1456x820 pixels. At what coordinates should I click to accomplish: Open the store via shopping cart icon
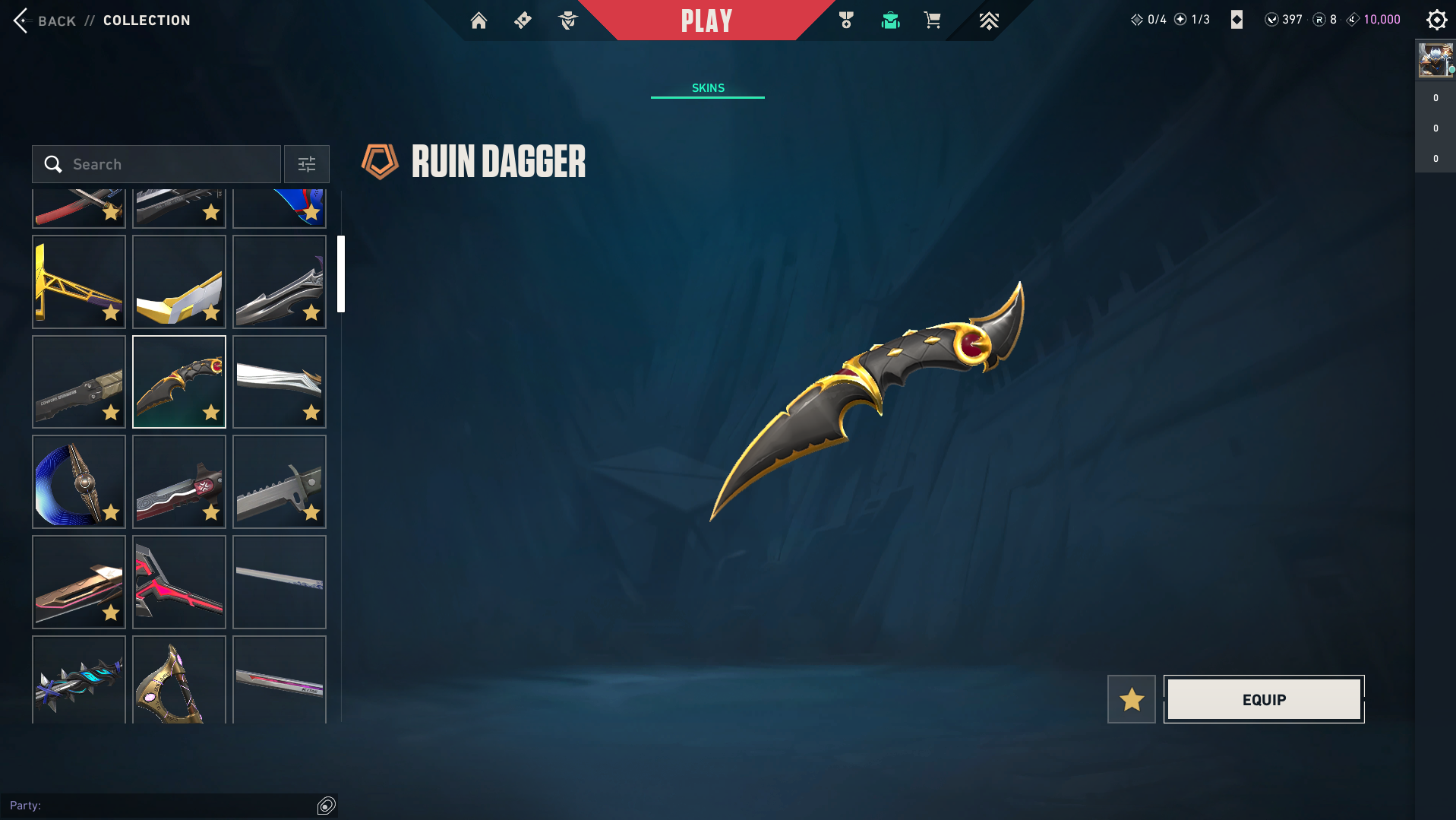(x=933, y=21)
